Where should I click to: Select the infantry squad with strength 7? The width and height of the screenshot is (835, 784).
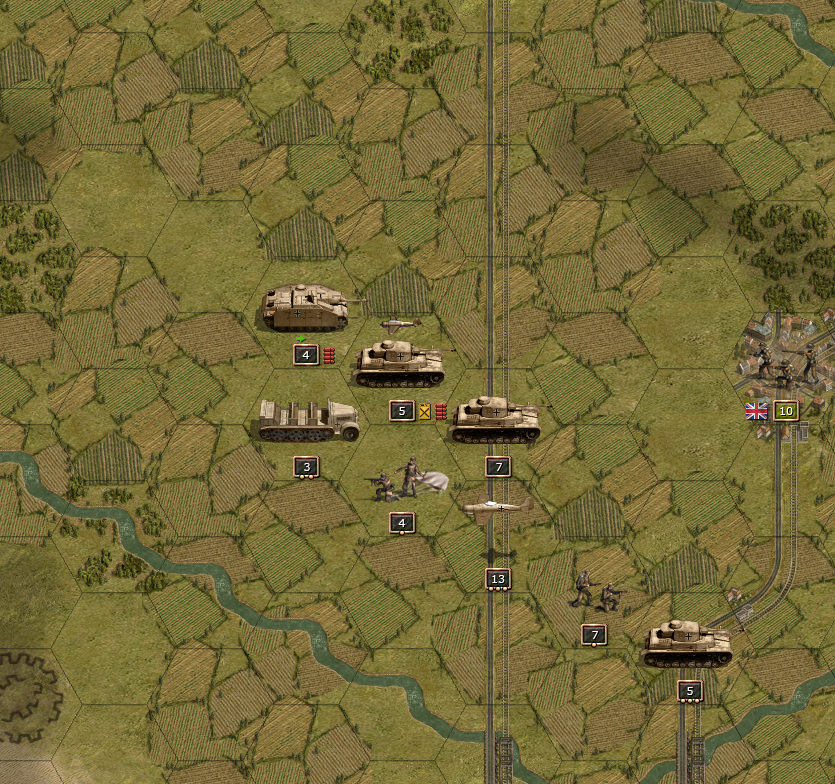[594, 593]
